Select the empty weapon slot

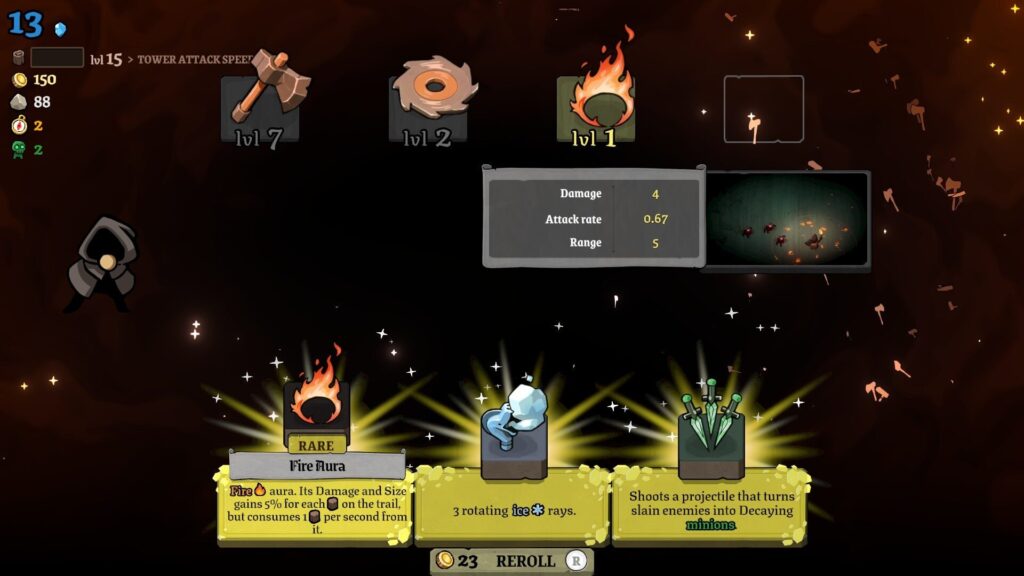pyautogui.click(x=764, y=109)
